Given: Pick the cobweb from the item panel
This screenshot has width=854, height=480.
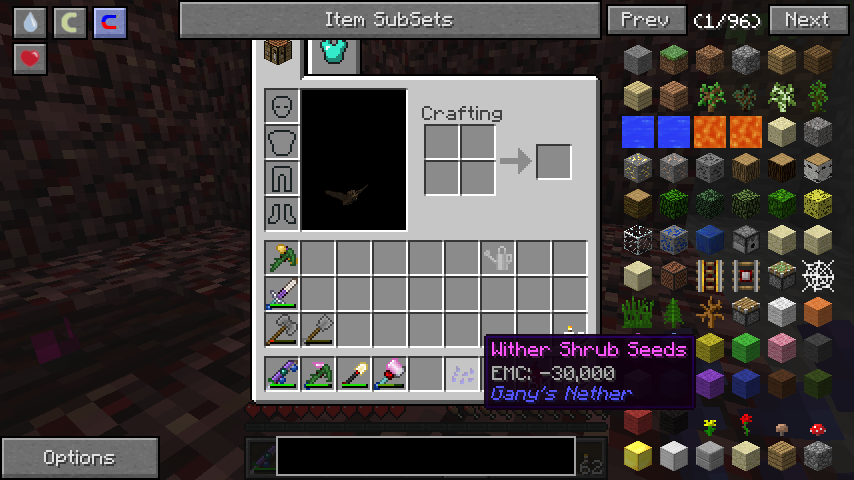Looking at the screenshot, I should [x=818, y=274].
